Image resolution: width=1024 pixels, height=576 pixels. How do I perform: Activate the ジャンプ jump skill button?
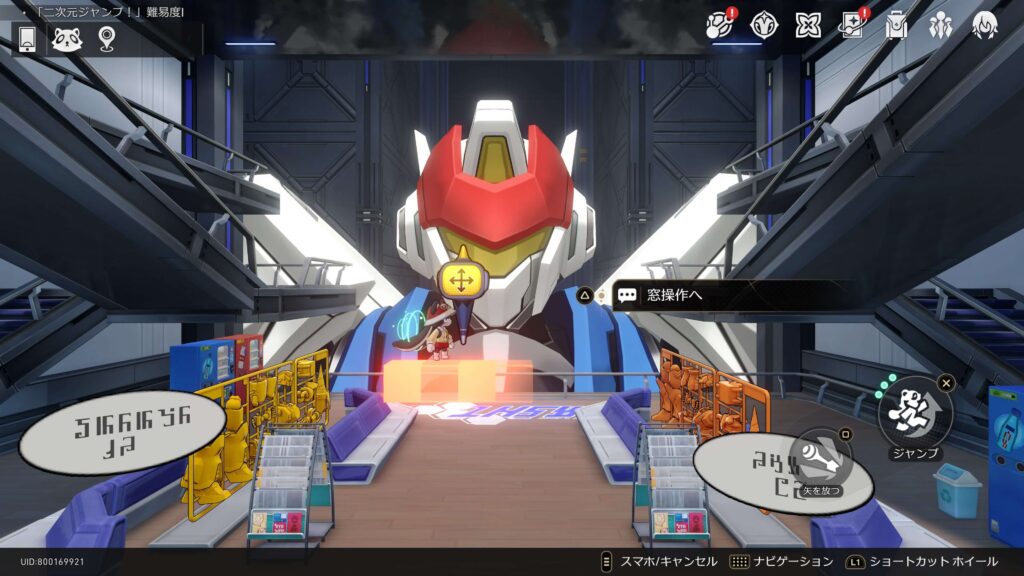[x=915, y=411]
